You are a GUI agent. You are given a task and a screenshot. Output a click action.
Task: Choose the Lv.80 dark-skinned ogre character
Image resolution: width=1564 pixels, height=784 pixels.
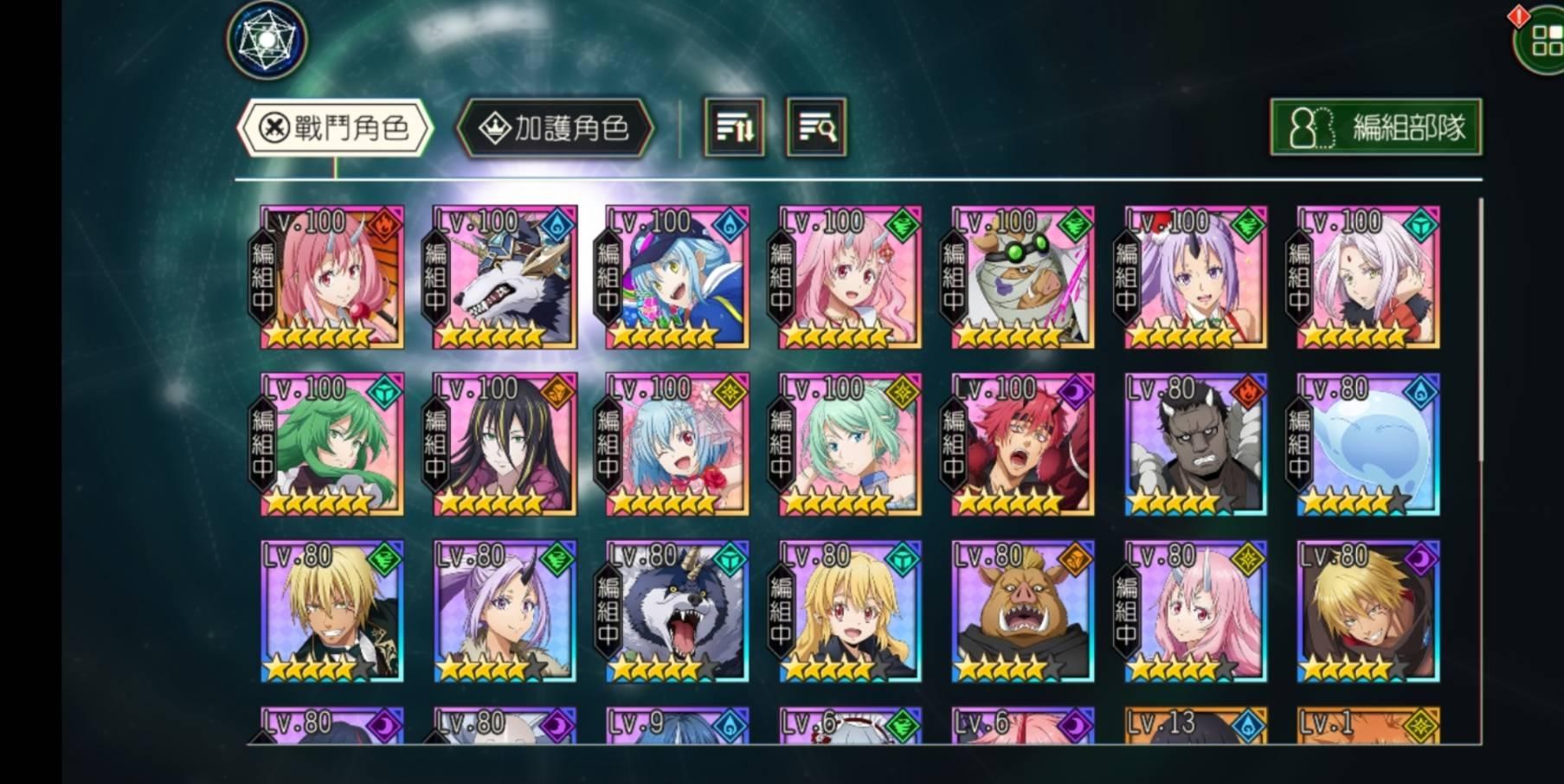[1195, 445]
